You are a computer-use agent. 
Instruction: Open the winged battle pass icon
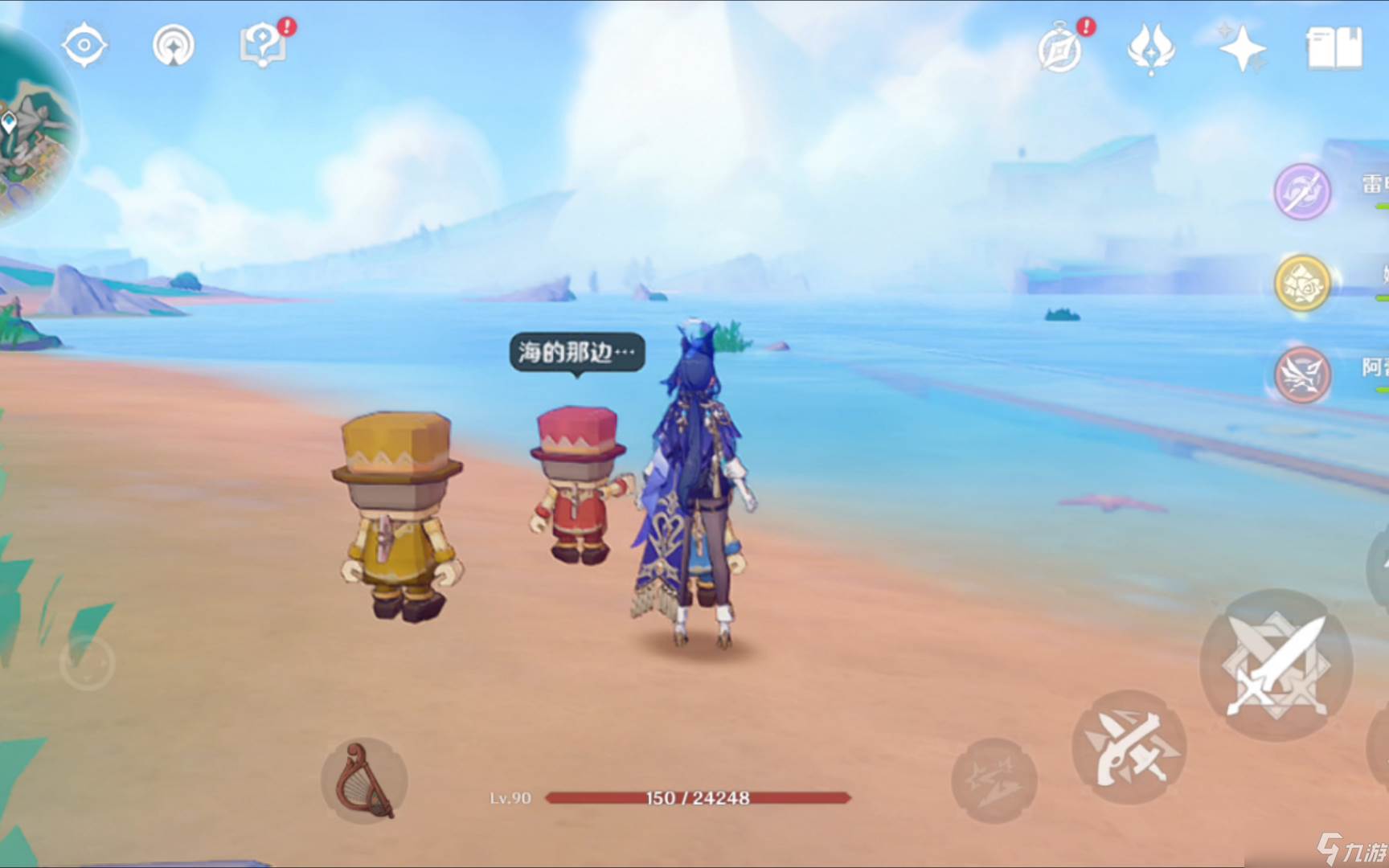click(1151, 48)
